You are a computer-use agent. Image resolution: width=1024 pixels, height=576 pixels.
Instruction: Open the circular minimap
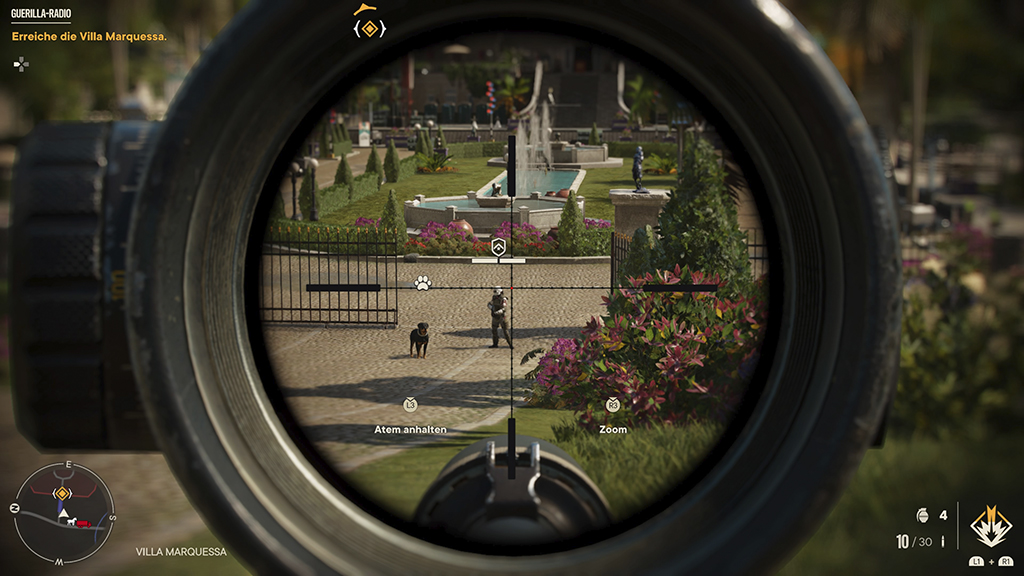(x=63, y=514)
